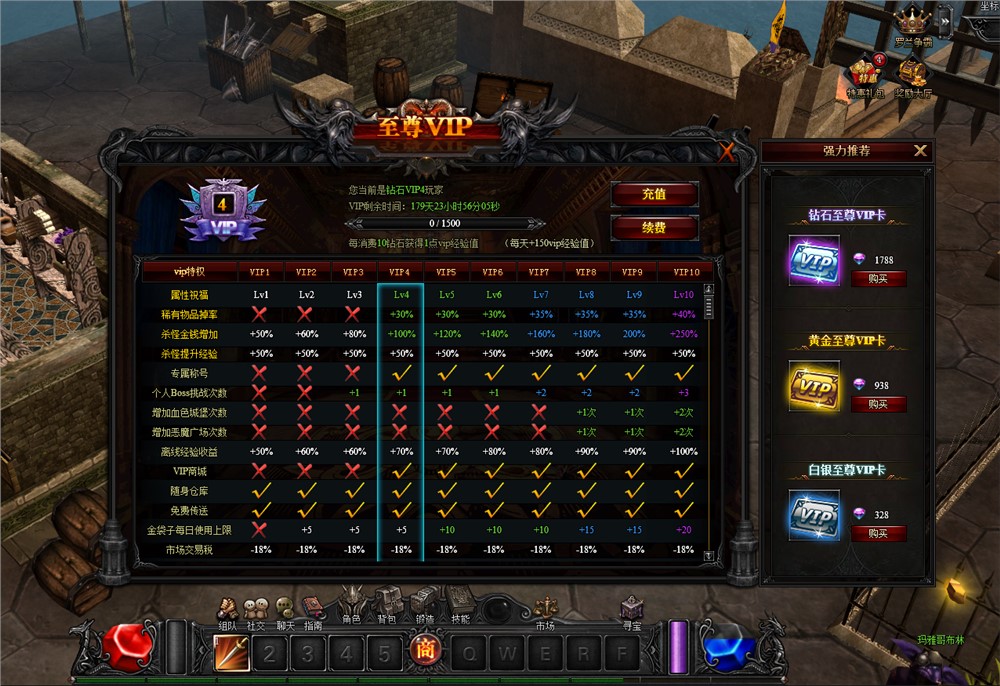This screenshot has width=1000, height=686.
Task: Buy the 钻石至尊VIP卡 for 1788
Action: pos(878,279)
